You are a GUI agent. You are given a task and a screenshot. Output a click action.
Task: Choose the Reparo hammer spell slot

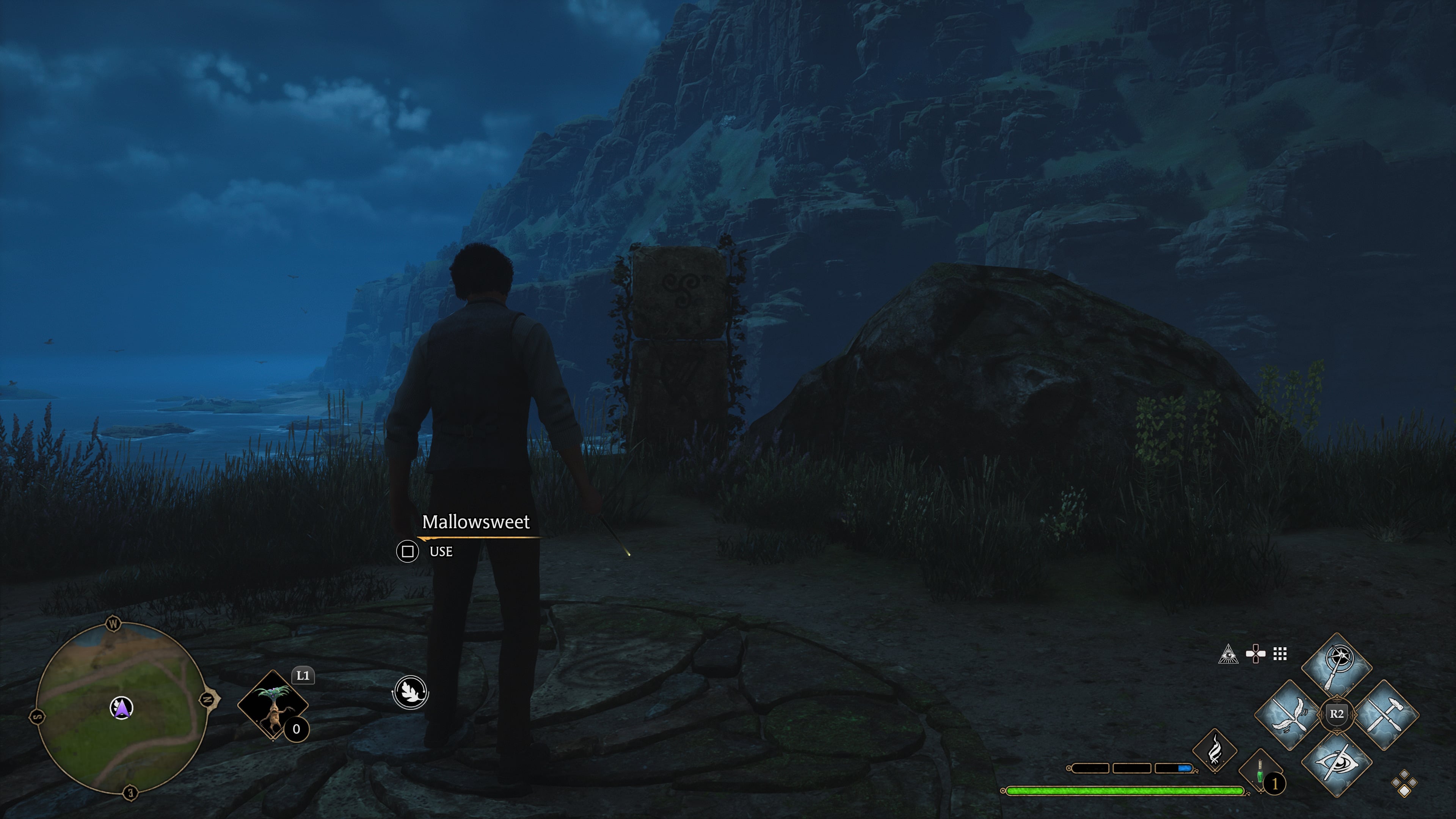coord(1384,715)
